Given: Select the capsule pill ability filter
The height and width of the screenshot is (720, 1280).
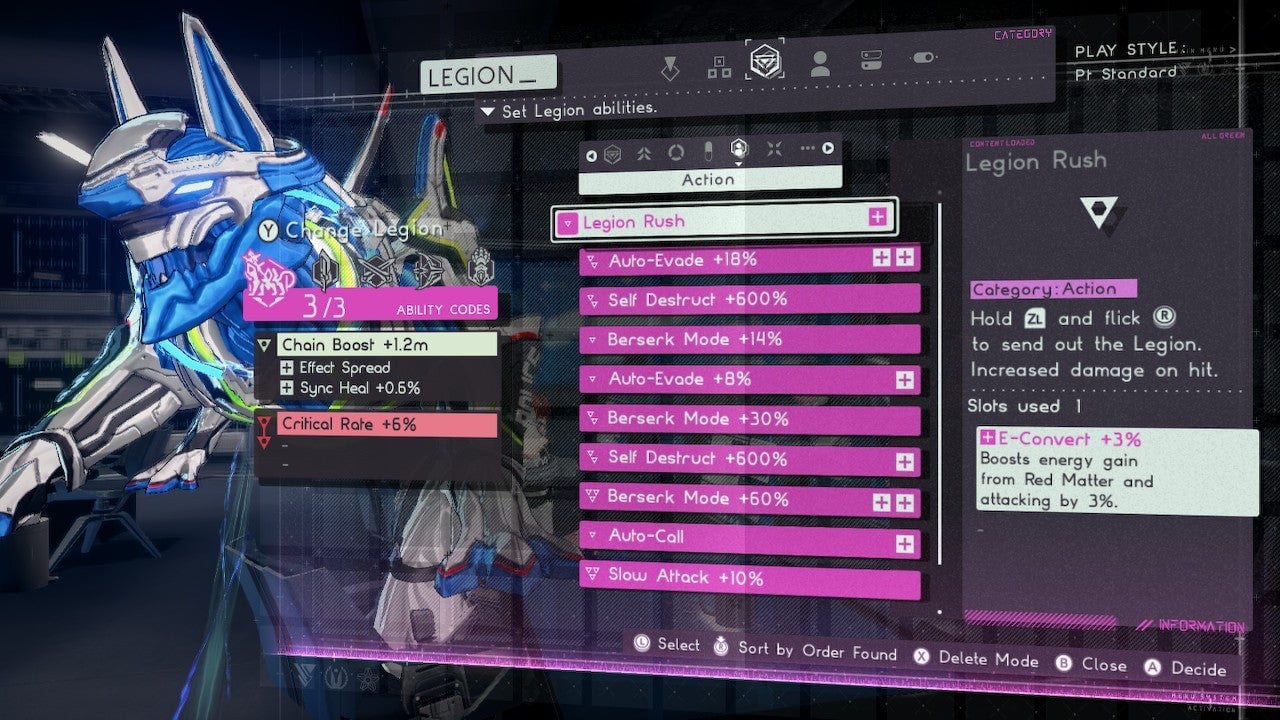Looking at the screenshot, I should pos(707,151).
